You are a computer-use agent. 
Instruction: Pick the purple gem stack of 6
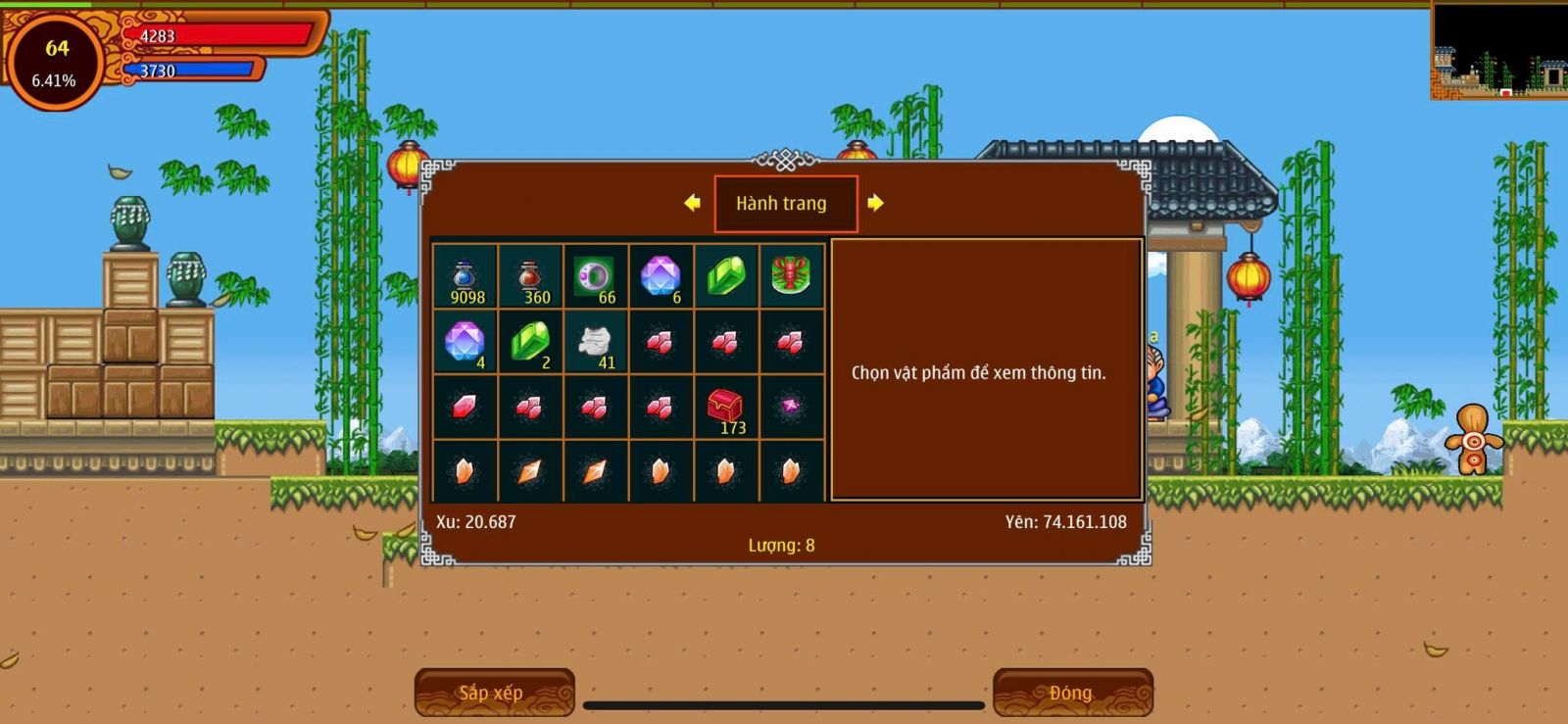(x=661, y=277)
